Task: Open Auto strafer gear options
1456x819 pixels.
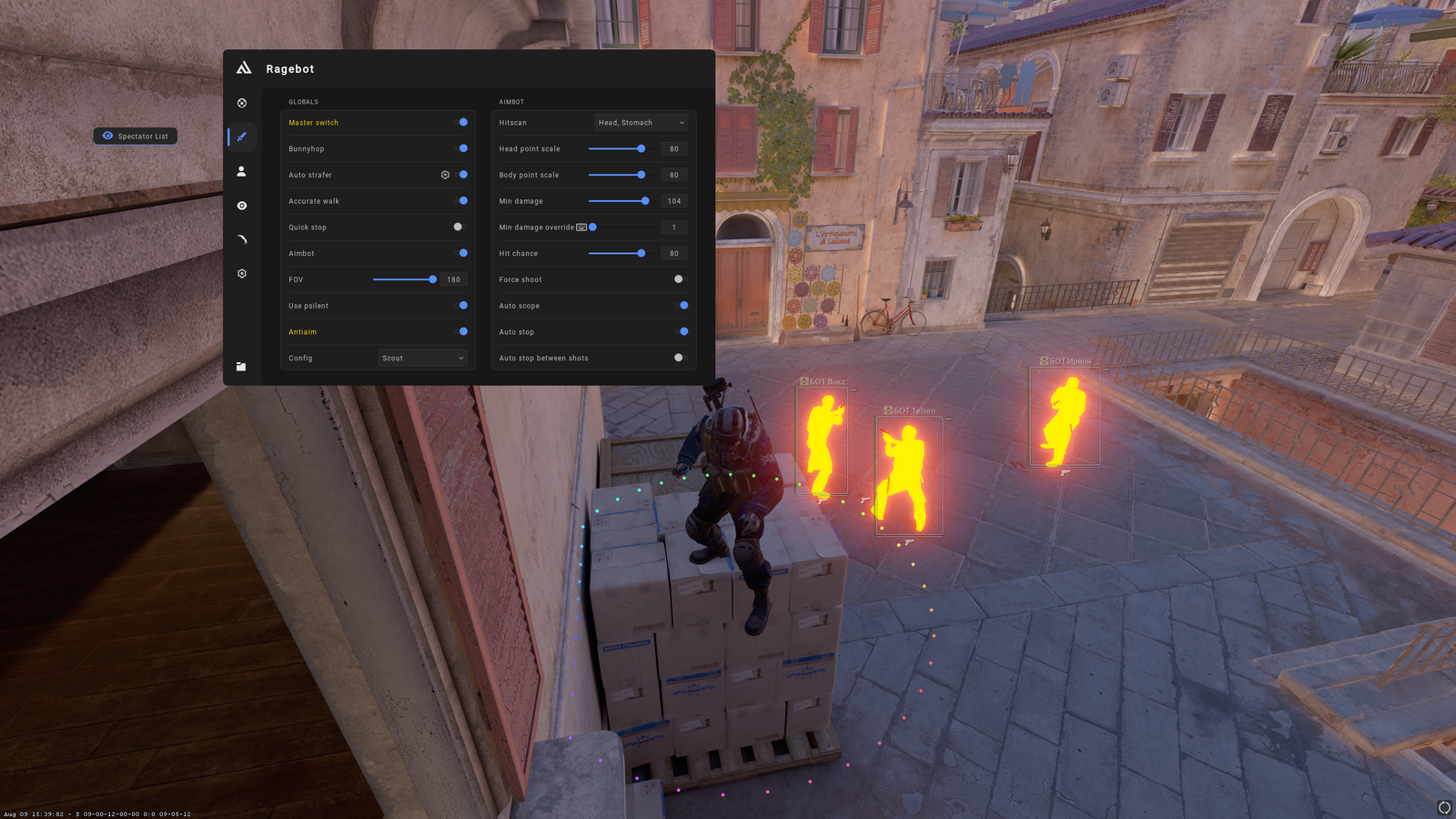Action: pos(444,175)
